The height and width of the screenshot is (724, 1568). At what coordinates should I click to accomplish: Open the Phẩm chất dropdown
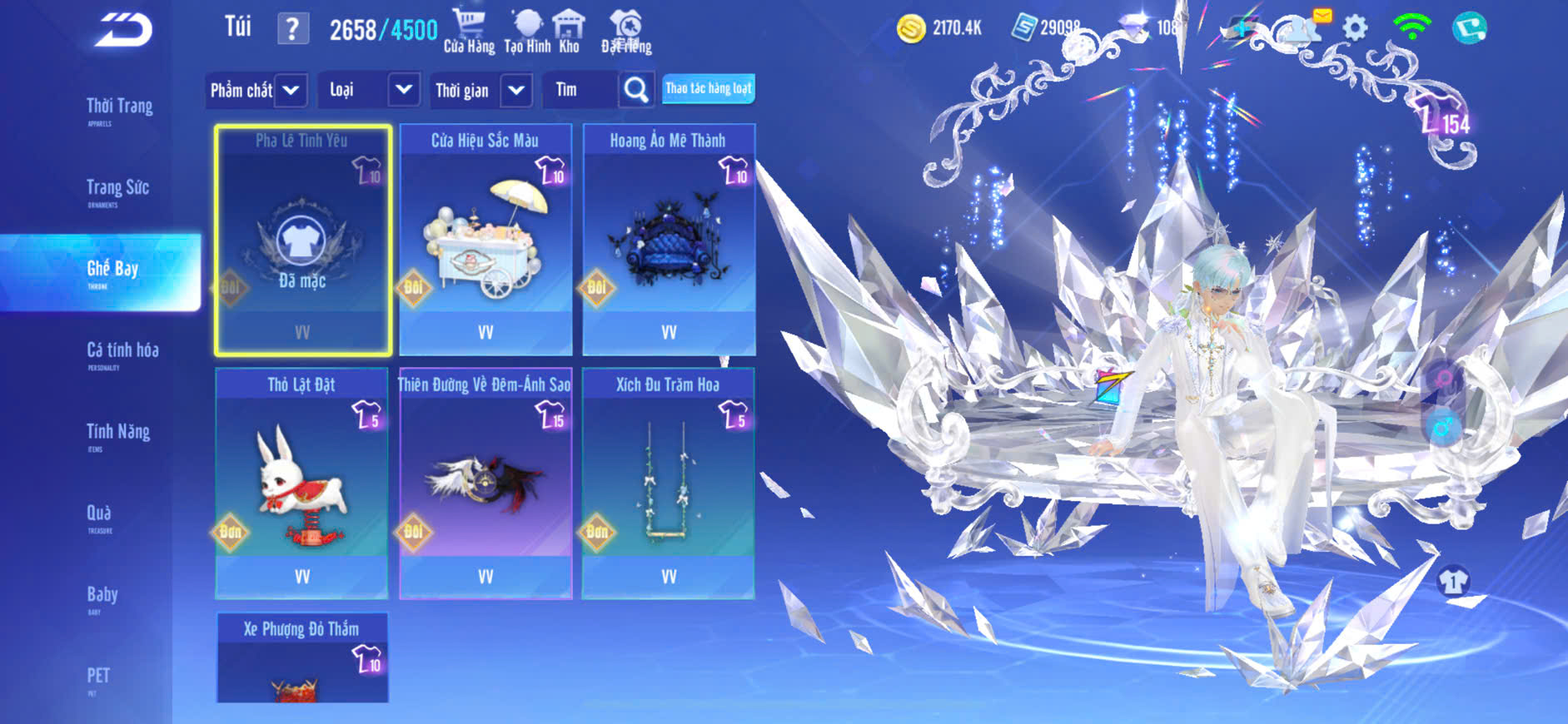pos(256,90)
